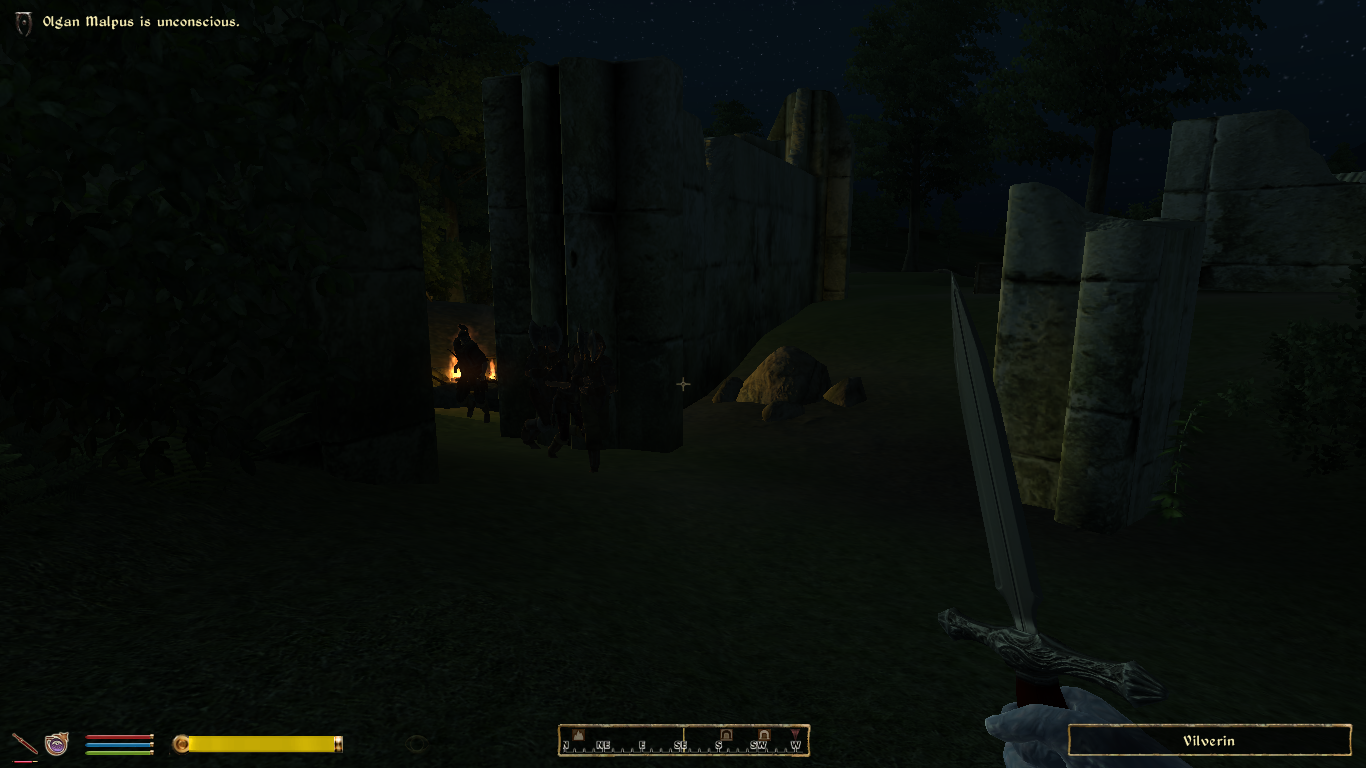Click the equipped weapon icon
The image size is (1366, 768).
click(x=25, y=743)
